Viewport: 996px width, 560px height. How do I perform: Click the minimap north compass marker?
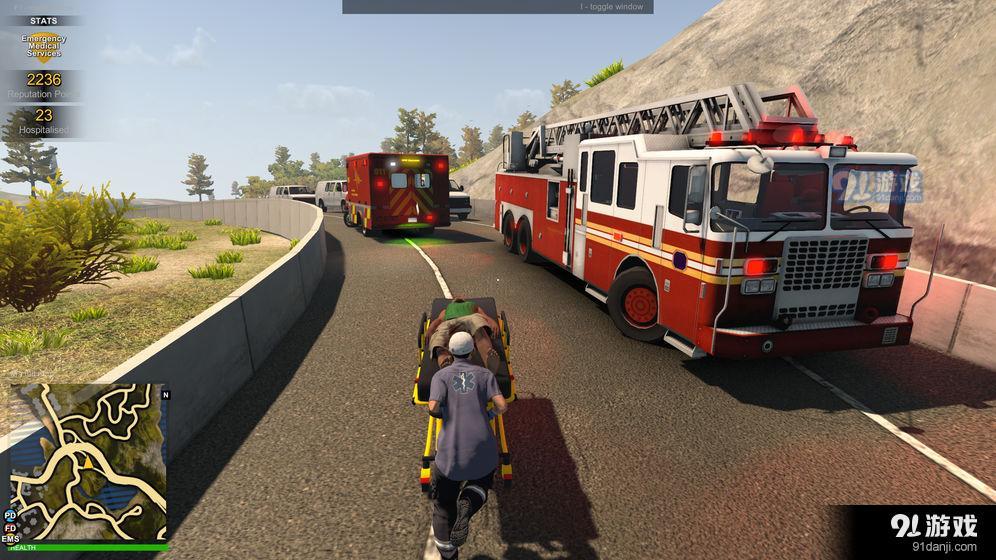[165, 394]
